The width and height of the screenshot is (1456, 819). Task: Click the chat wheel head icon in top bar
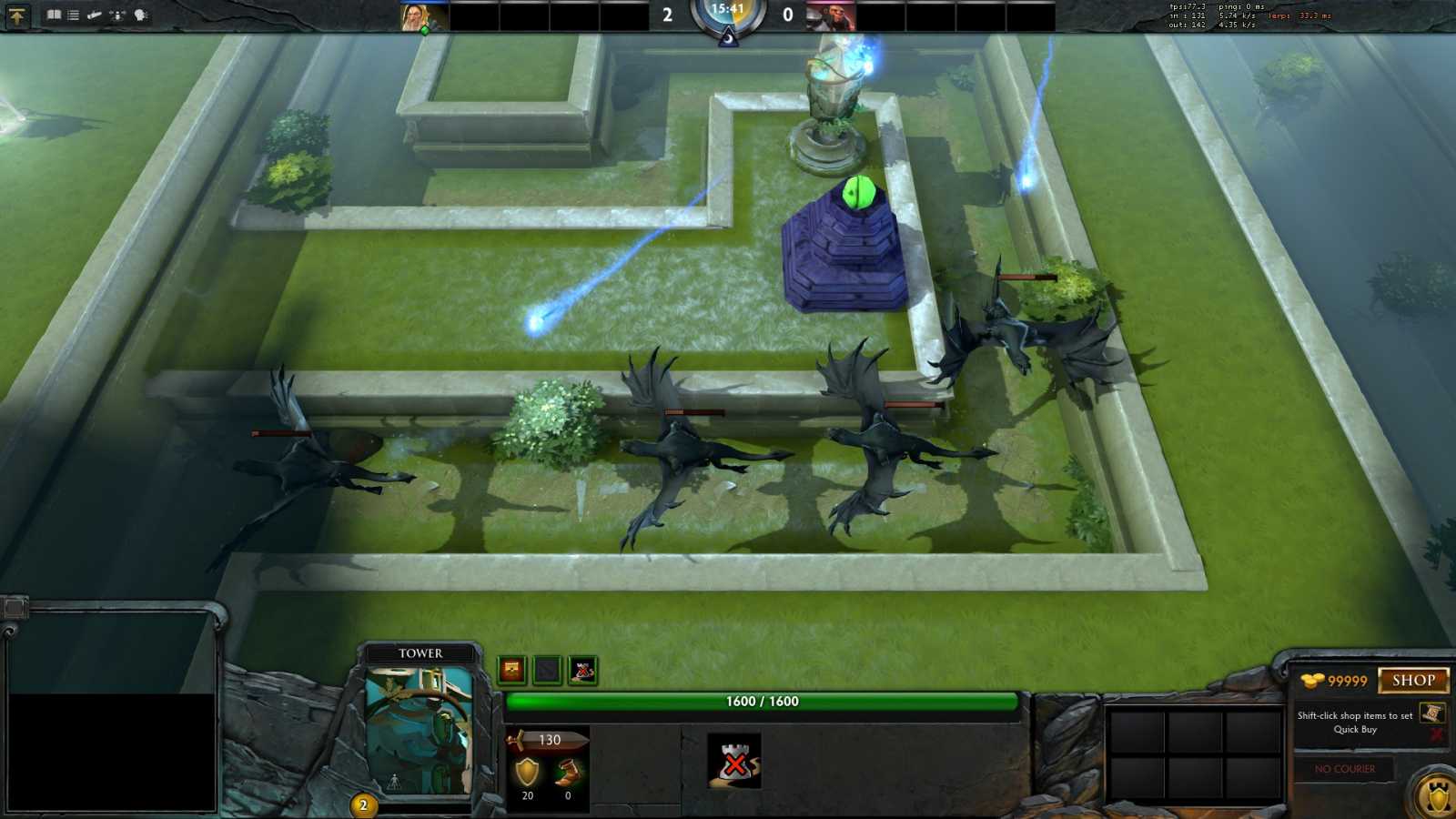tap(141, 15)
